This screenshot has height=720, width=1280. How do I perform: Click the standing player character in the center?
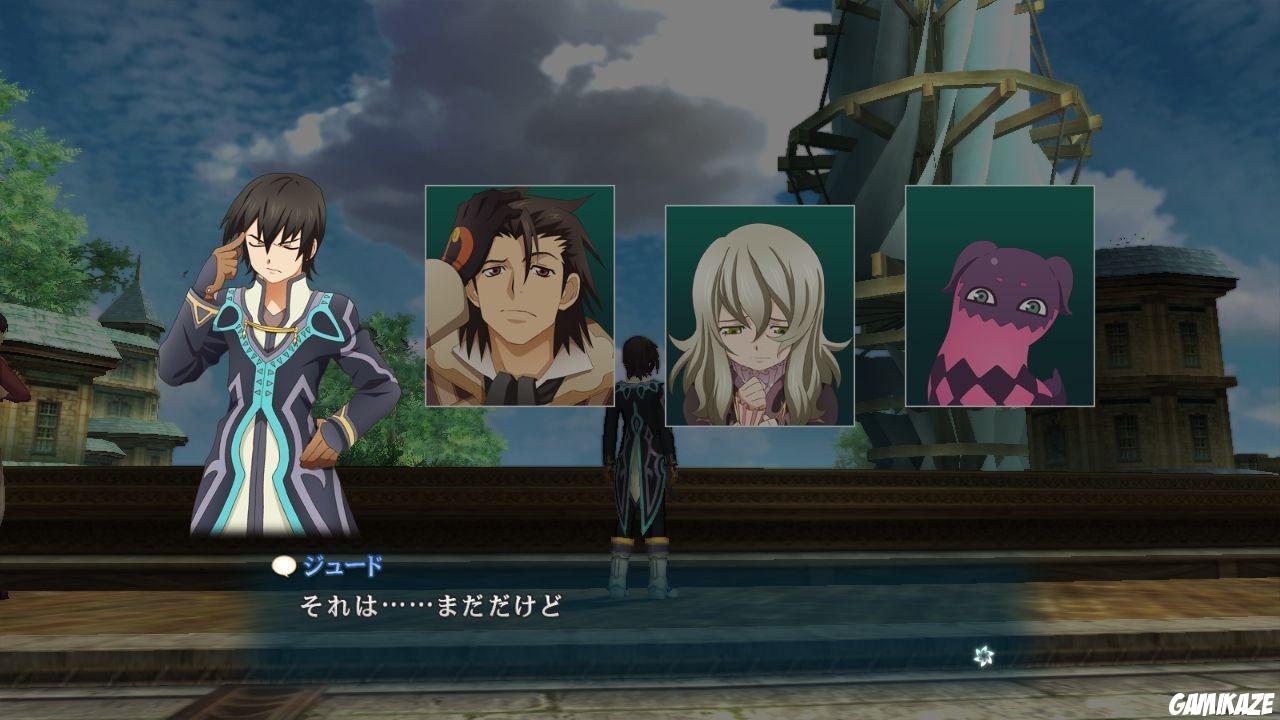click(640, 460)
